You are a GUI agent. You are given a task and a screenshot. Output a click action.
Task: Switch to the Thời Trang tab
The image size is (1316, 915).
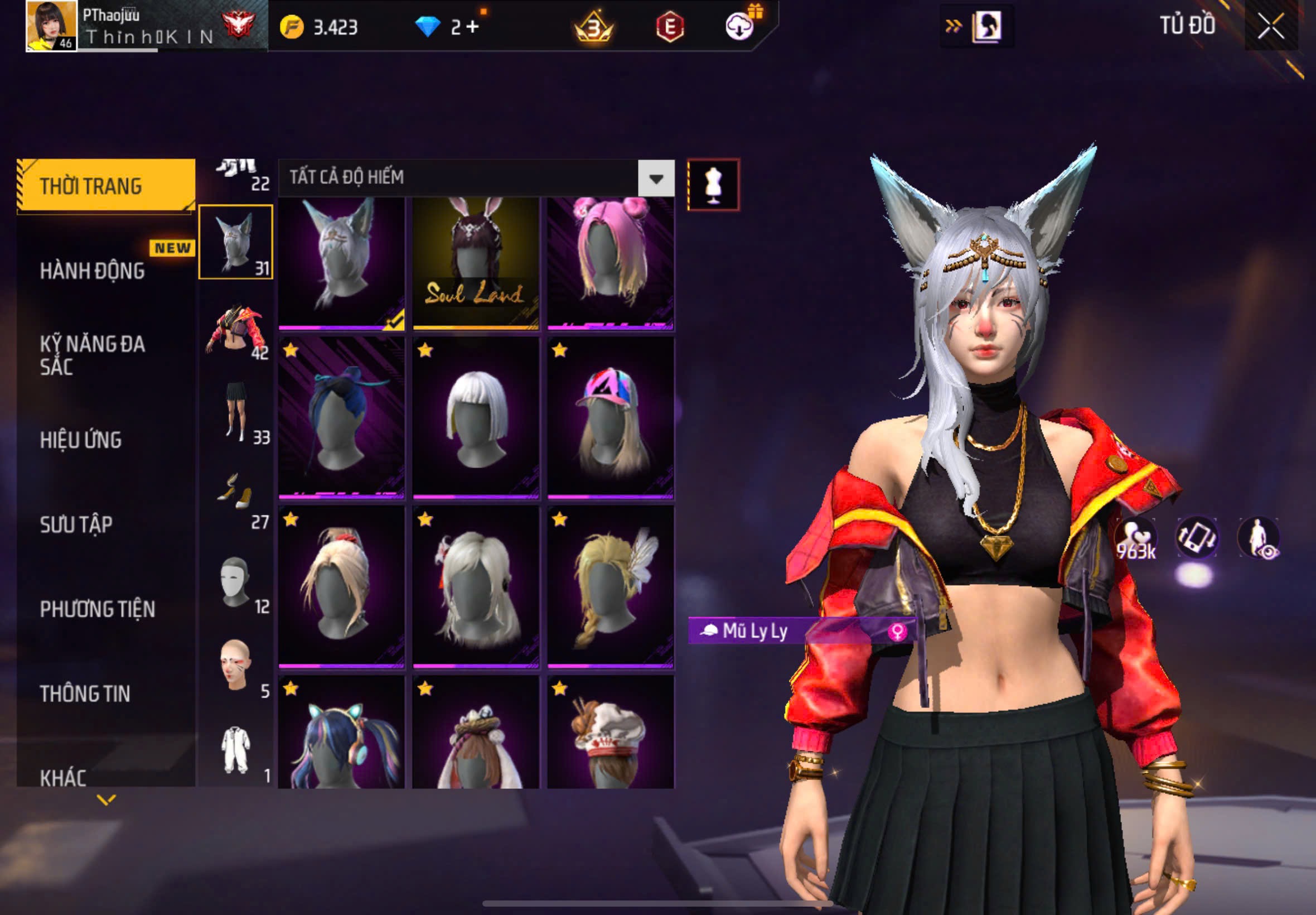click(106, 186)
